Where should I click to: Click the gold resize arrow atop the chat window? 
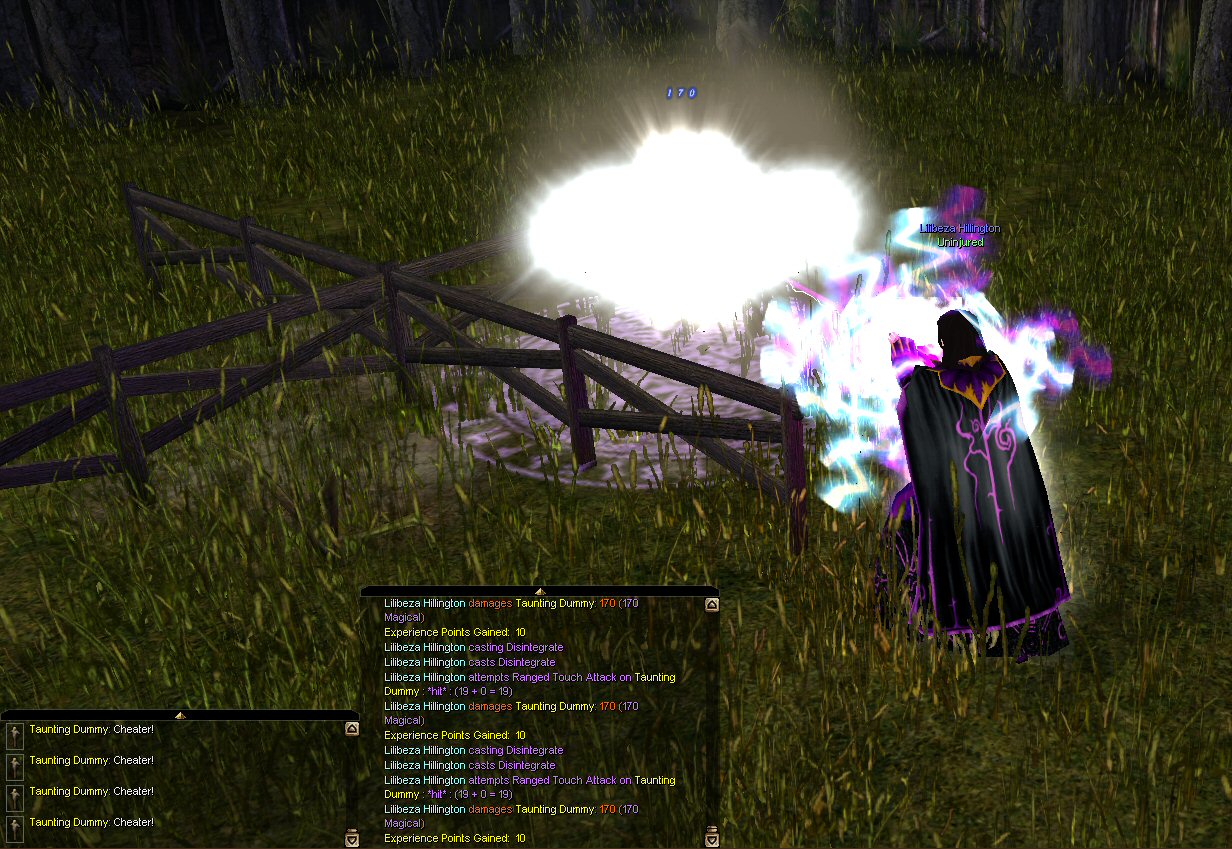tap(180, 715)
